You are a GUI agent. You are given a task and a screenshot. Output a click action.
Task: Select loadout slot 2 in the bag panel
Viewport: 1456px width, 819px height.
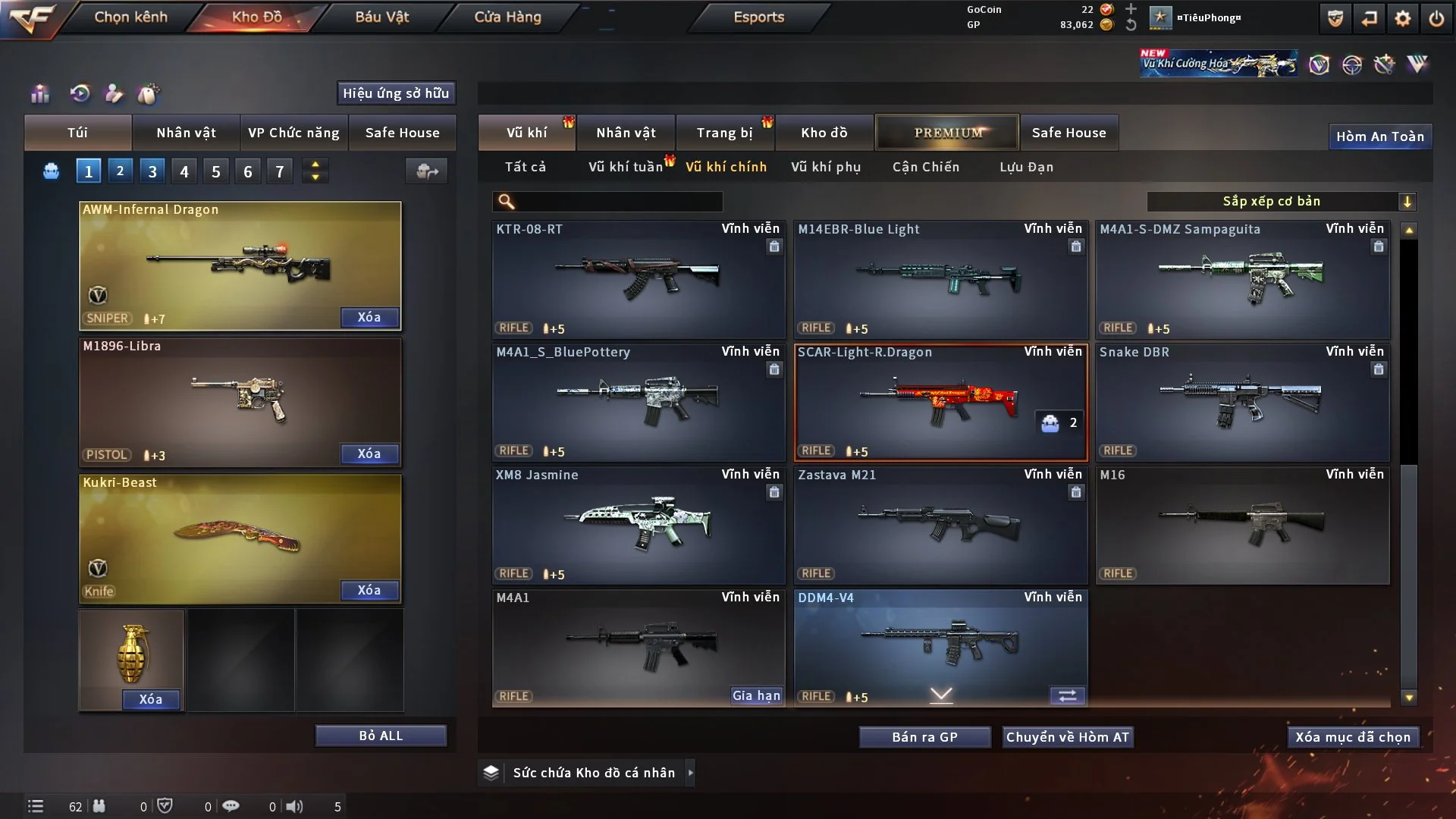(120, 171)
